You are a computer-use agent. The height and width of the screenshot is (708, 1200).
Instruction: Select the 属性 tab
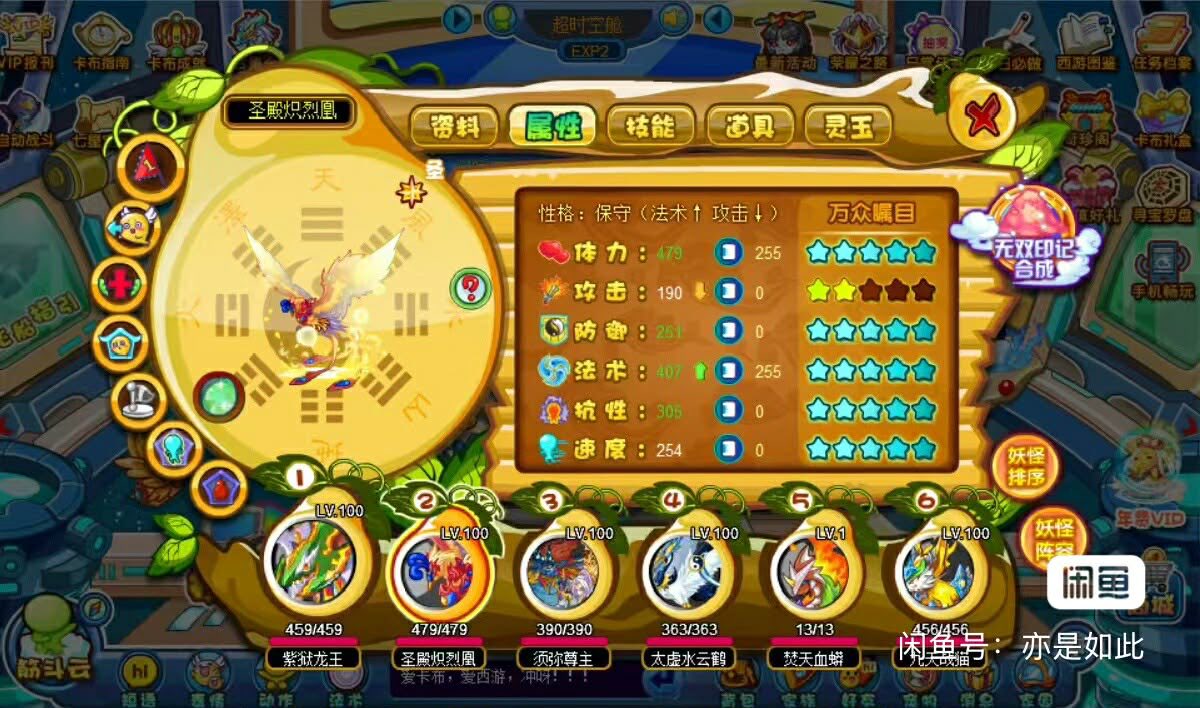coord(552,125)
